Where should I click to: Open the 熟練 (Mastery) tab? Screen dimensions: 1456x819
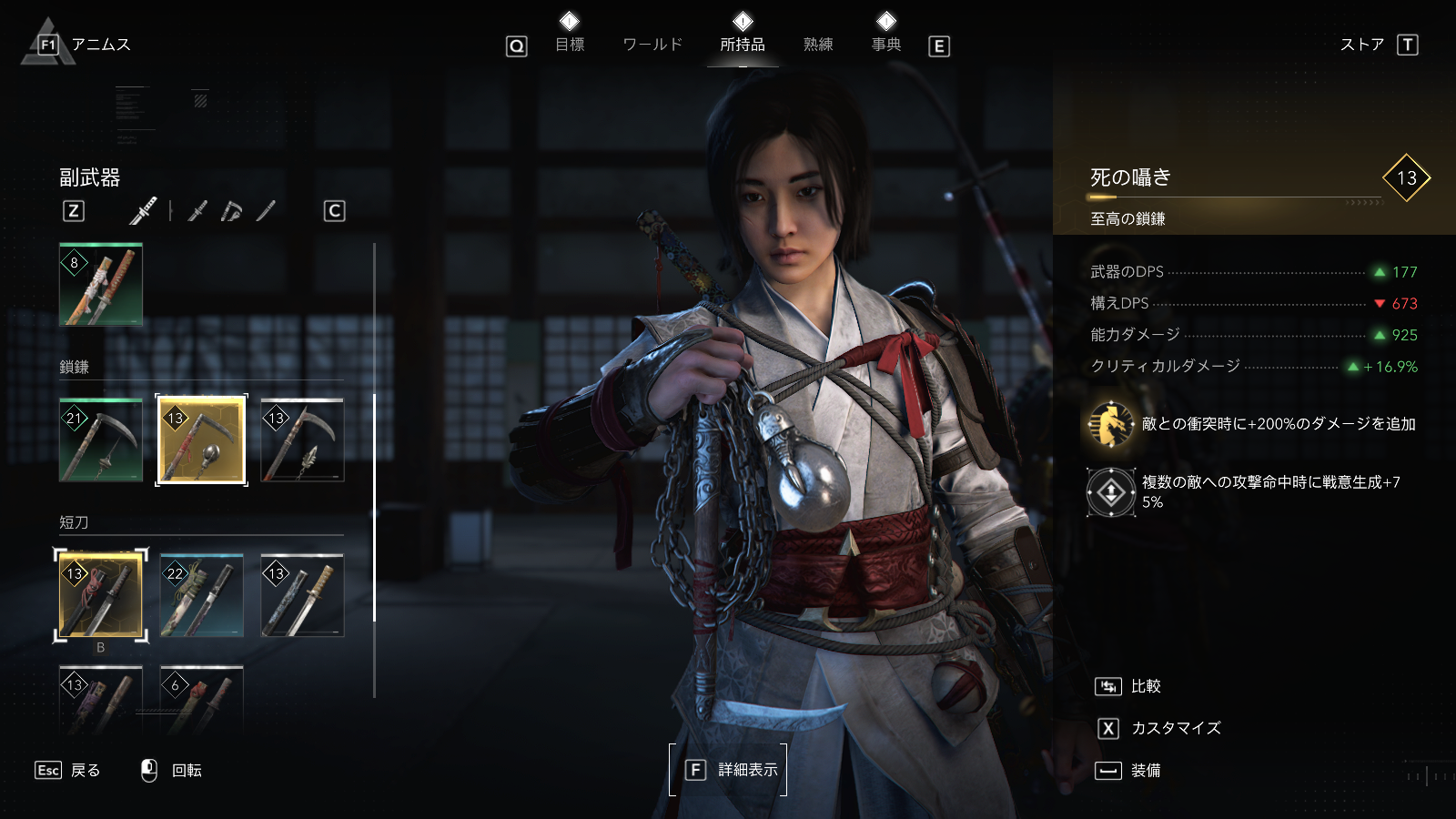(818, 45)
